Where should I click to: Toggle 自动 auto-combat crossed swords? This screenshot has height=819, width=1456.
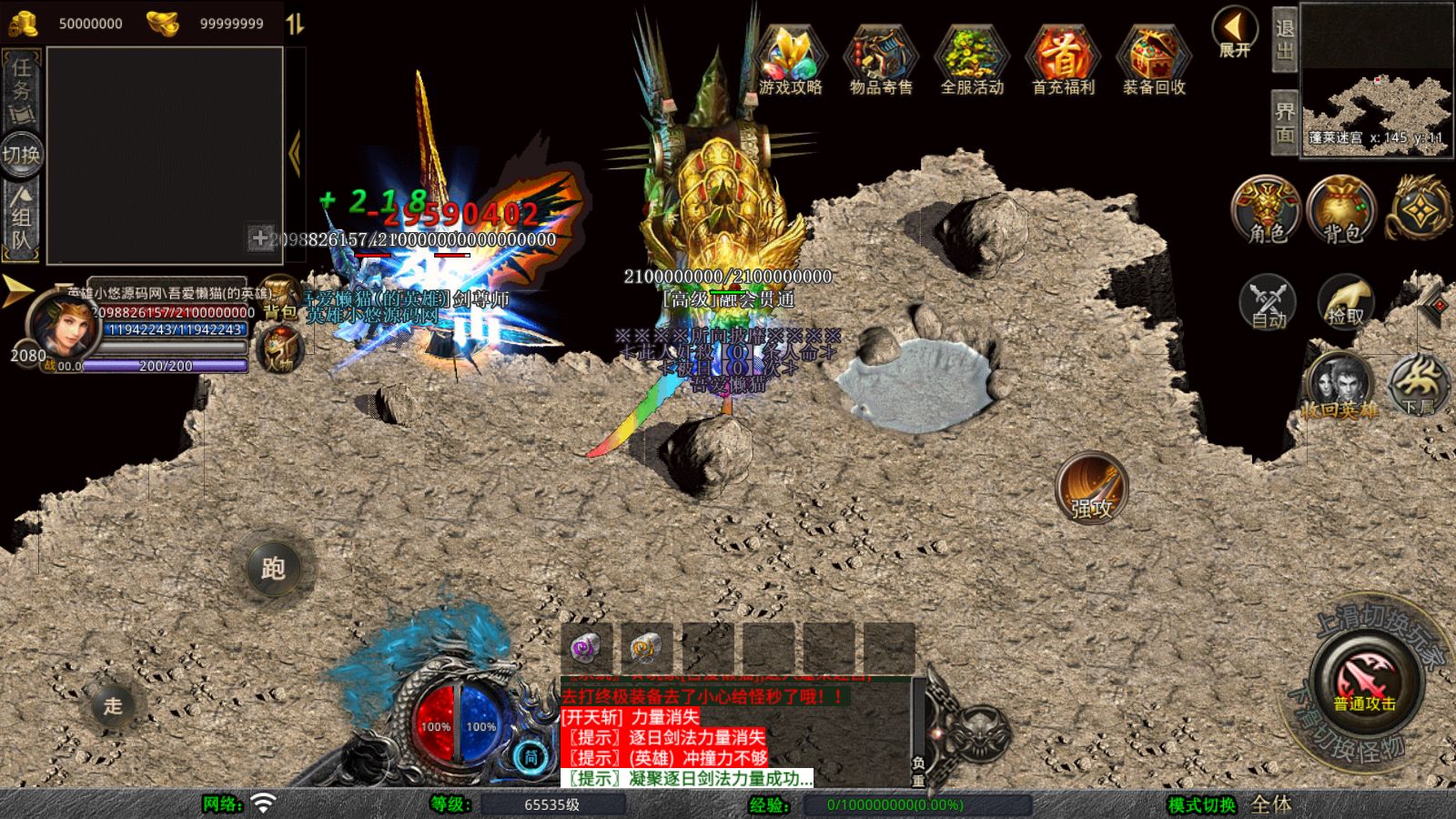coord(1268,301)
